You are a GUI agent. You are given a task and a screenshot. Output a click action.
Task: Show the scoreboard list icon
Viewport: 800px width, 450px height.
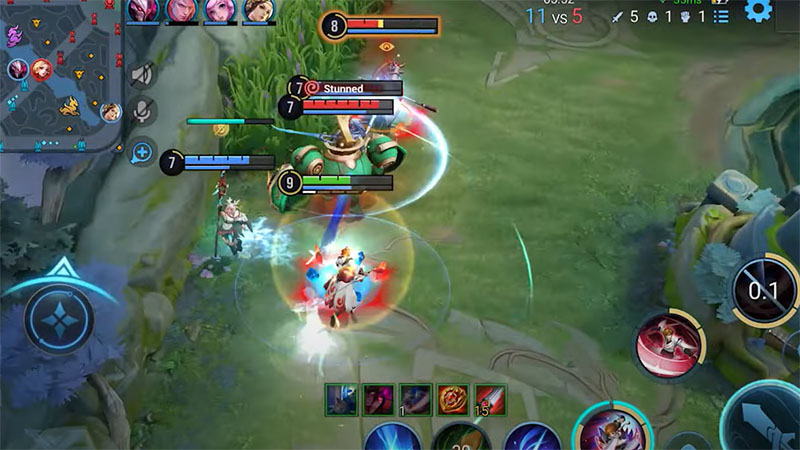coord(721,16)
